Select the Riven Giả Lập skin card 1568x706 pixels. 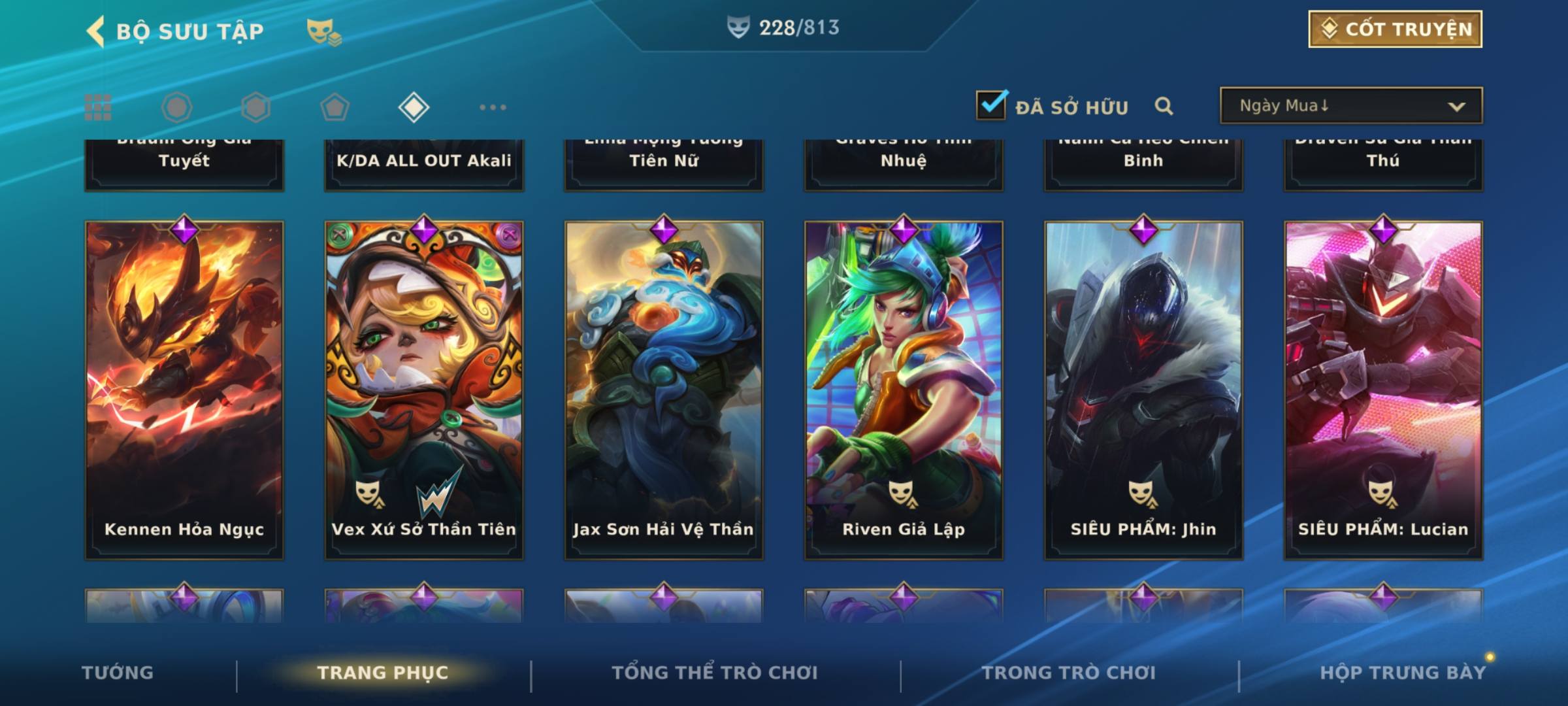pos(904,390)
